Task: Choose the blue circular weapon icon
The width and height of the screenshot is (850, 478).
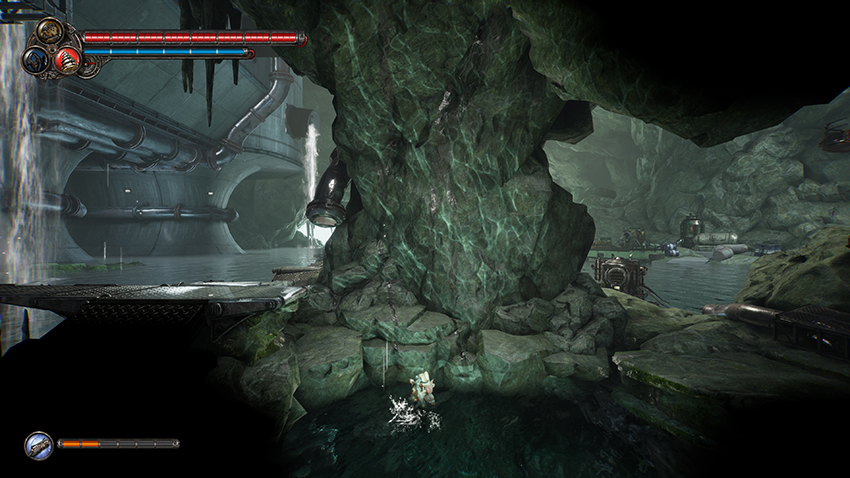Action: tap(34, 60)
